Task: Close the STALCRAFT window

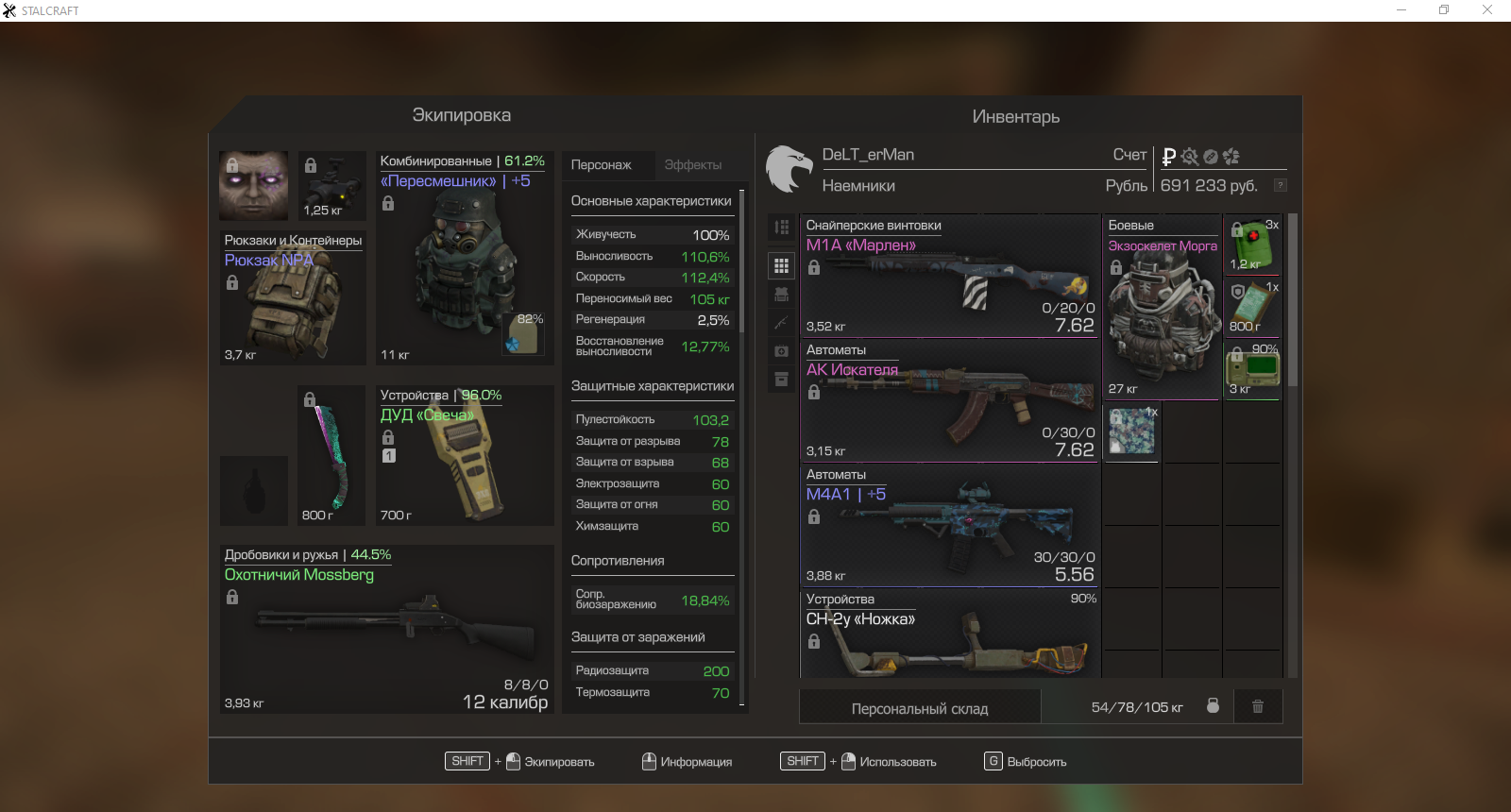Action: point(1486,10)
